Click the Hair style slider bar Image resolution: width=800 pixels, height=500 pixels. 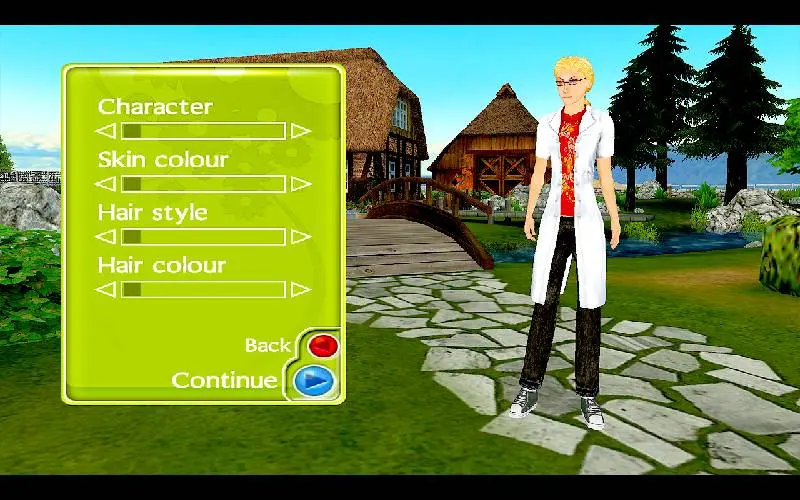point(203,237)
